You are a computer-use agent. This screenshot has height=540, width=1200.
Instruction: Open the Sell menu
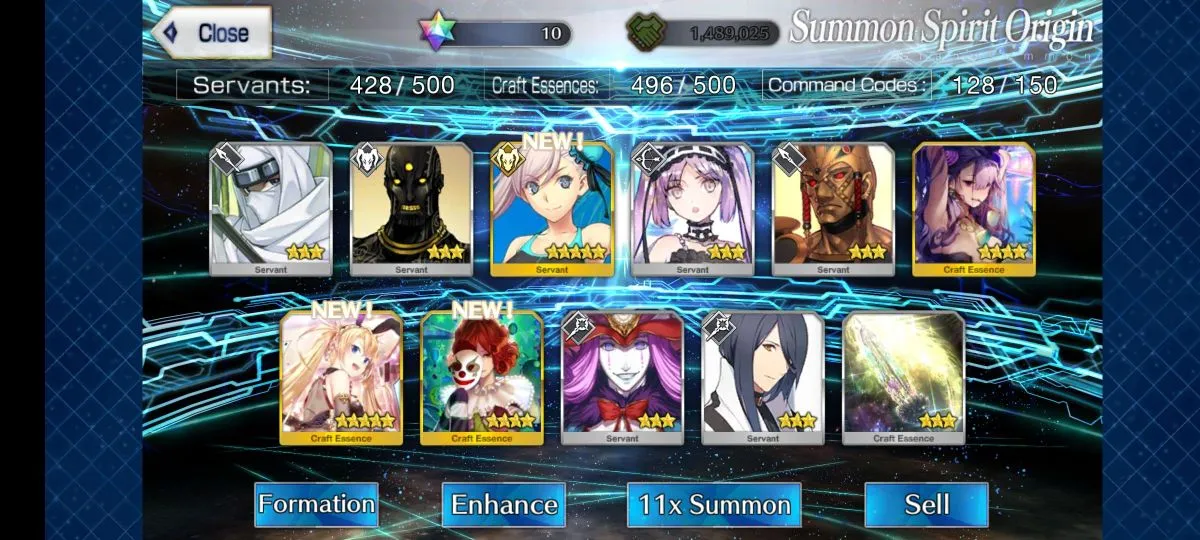pos(926,504)
